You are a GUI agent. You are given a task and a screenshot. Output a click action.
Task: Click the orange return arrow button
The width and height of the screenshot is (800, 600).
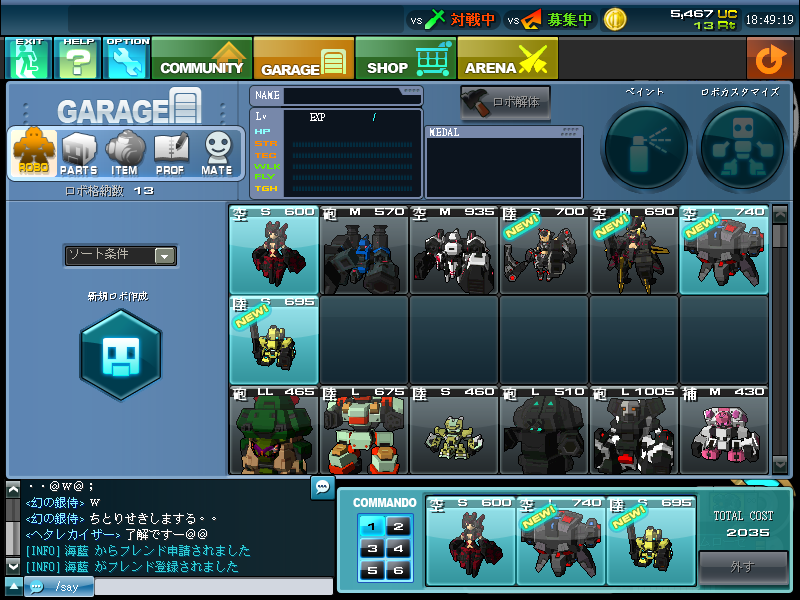(769, 59)
